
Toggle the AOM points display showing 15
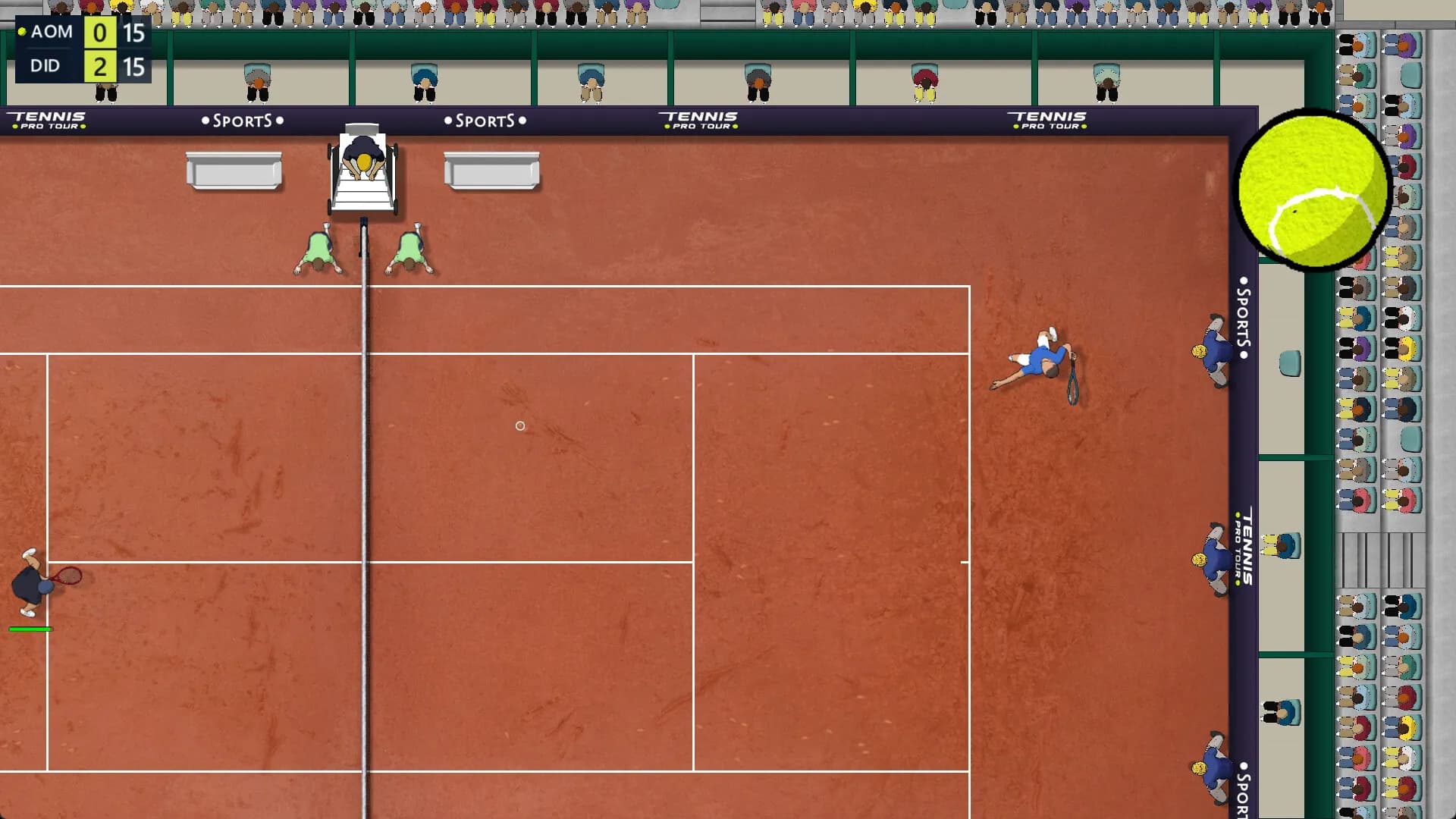click(x=134, y=32)
